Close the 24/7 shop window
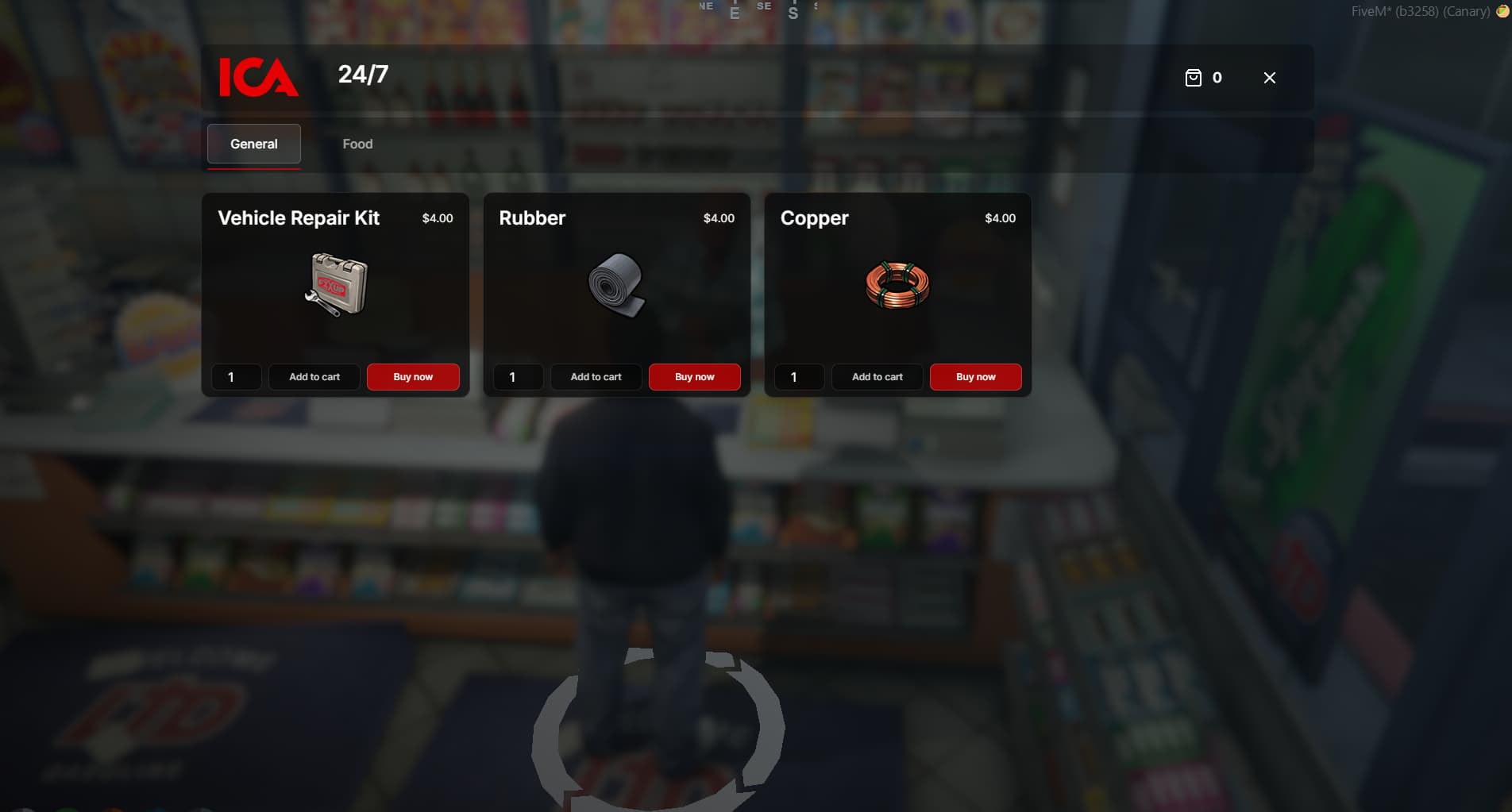Screen dimensions: 1512x812 pyautogui.click(x=1269, y=78)
